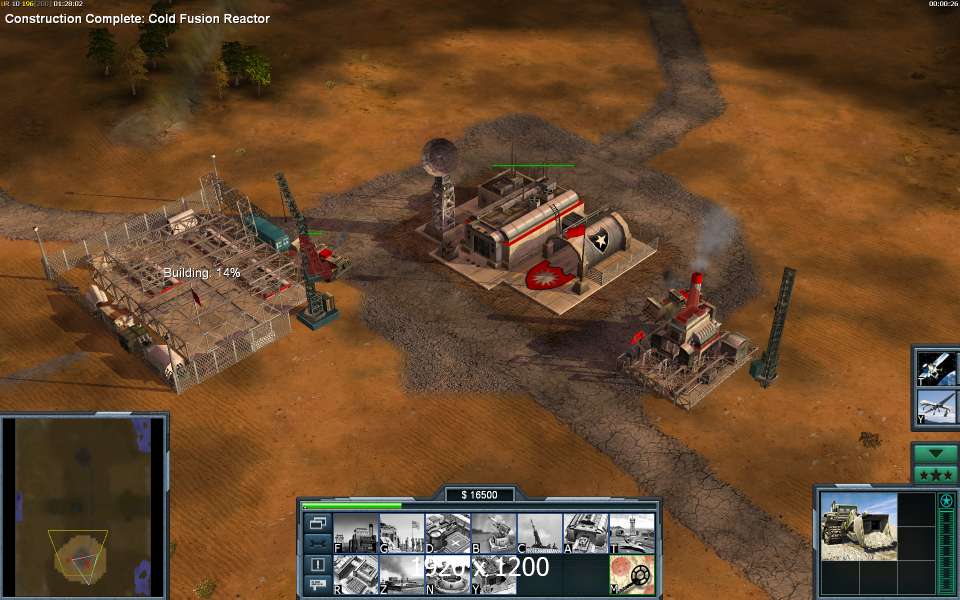Select the build icon labeled F

tap(354, 533)
